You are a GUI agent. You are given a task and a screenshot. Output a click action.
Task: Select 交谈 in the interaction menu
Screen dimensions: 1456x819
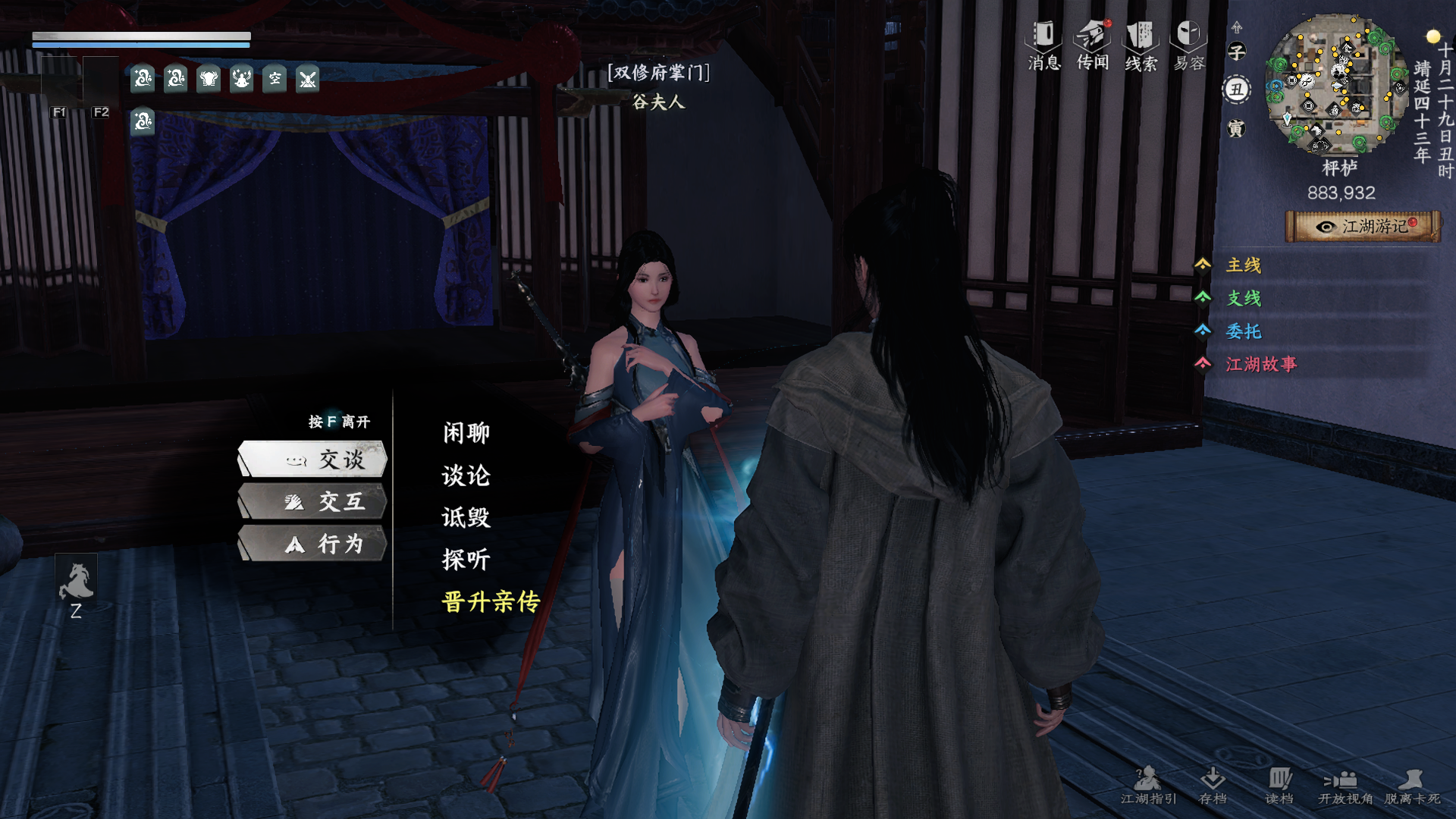[326, 459]
